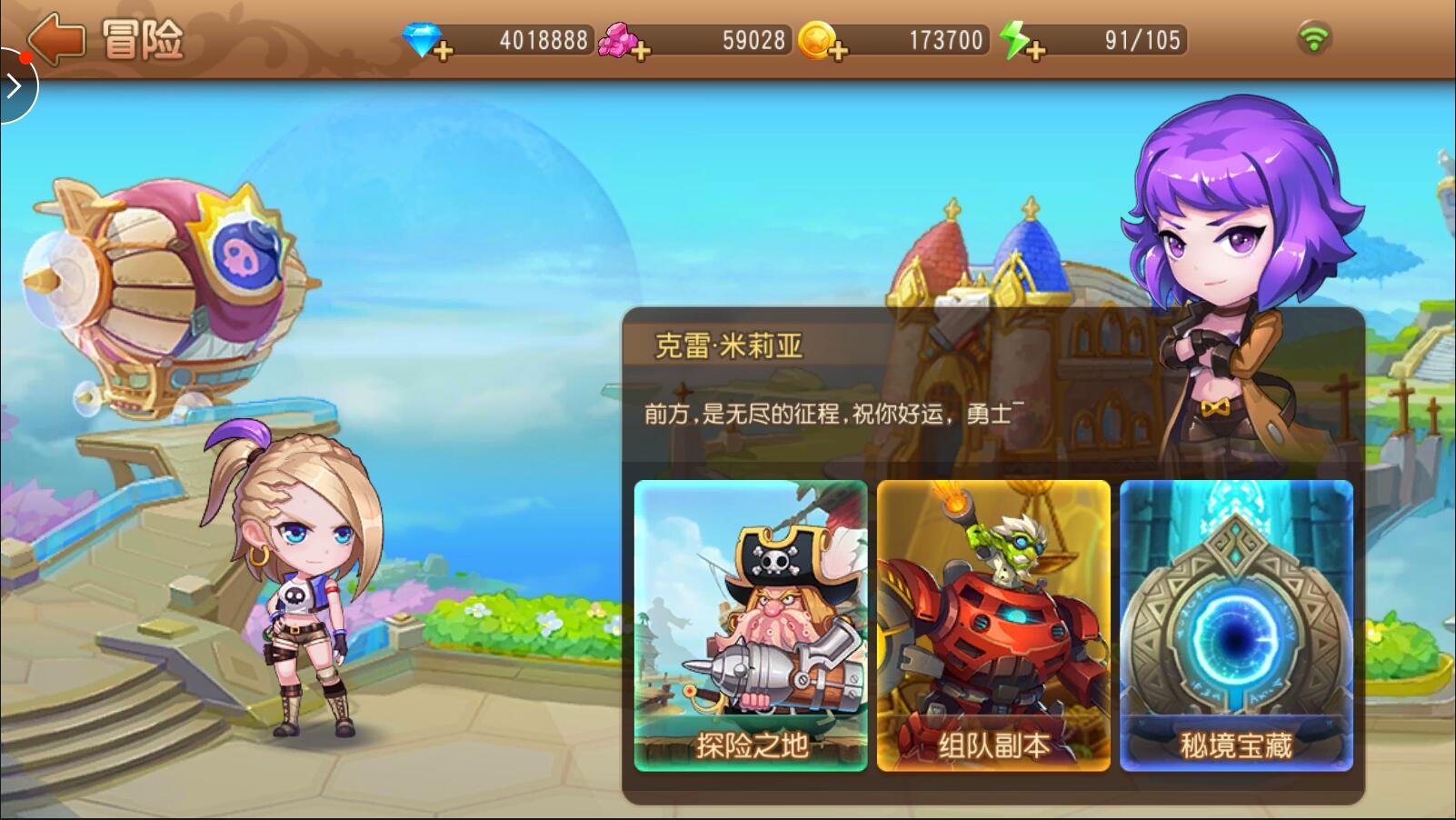Add more blue diamonds
This screenshot has width=1456, height=820.
(443, 51)
